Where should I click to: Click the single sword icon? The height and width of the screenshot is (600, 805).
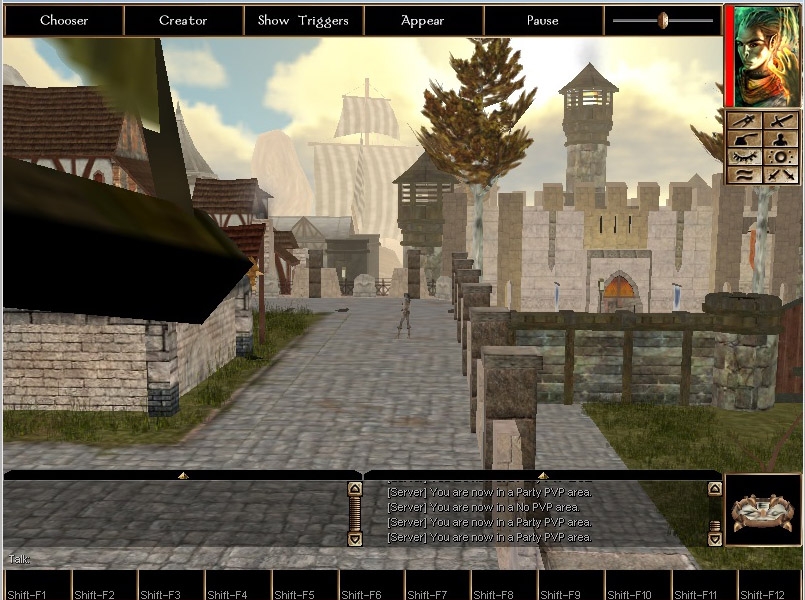781,121
